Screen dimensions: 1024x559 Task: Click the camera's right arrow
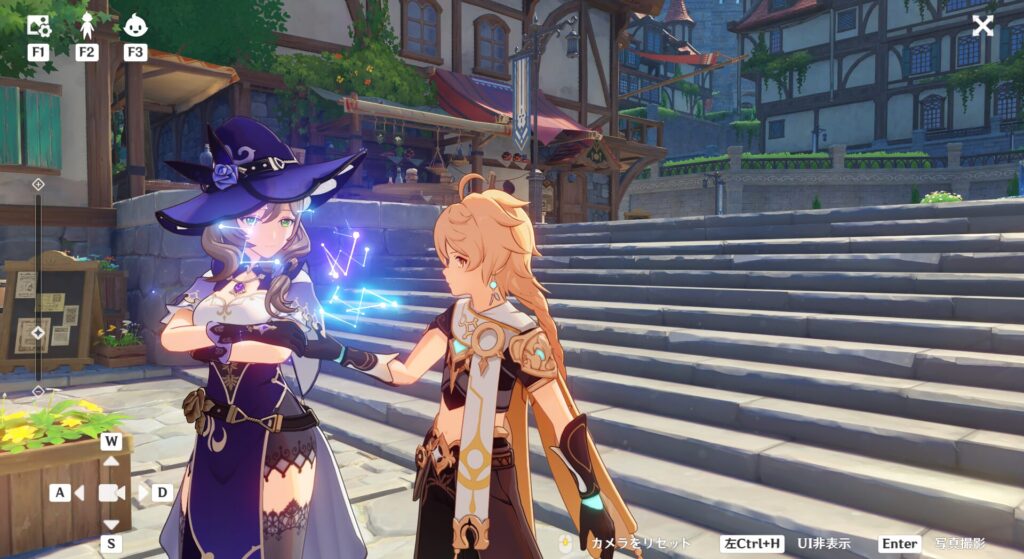143,493
